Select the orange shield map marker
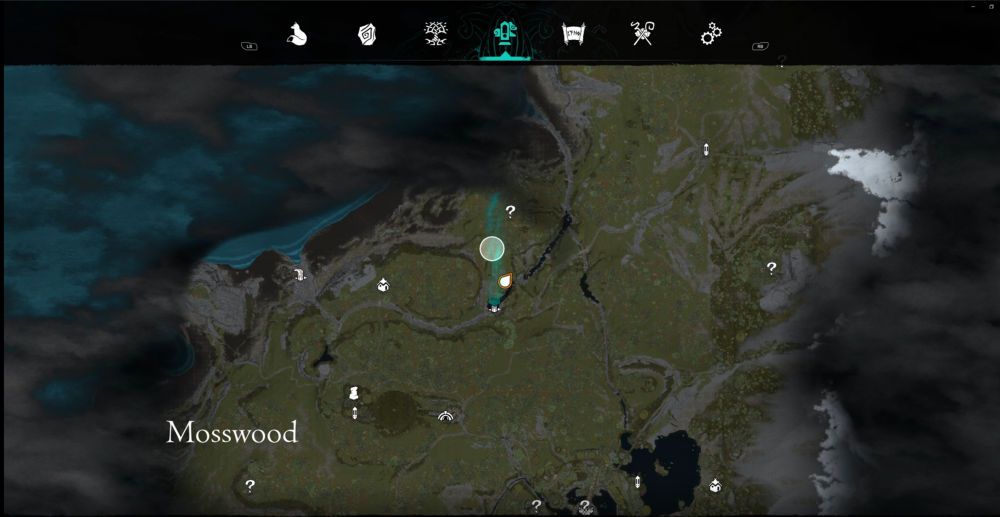 coord(505,281)
